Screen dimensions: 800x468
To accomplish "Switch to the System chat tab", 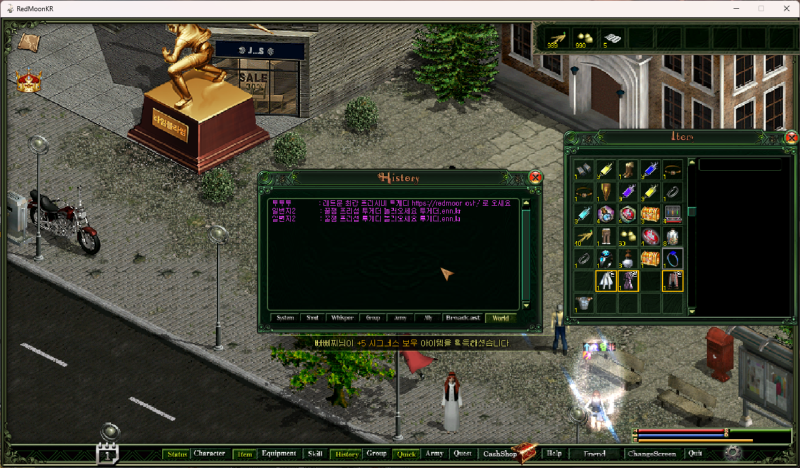I will point(285,318).
